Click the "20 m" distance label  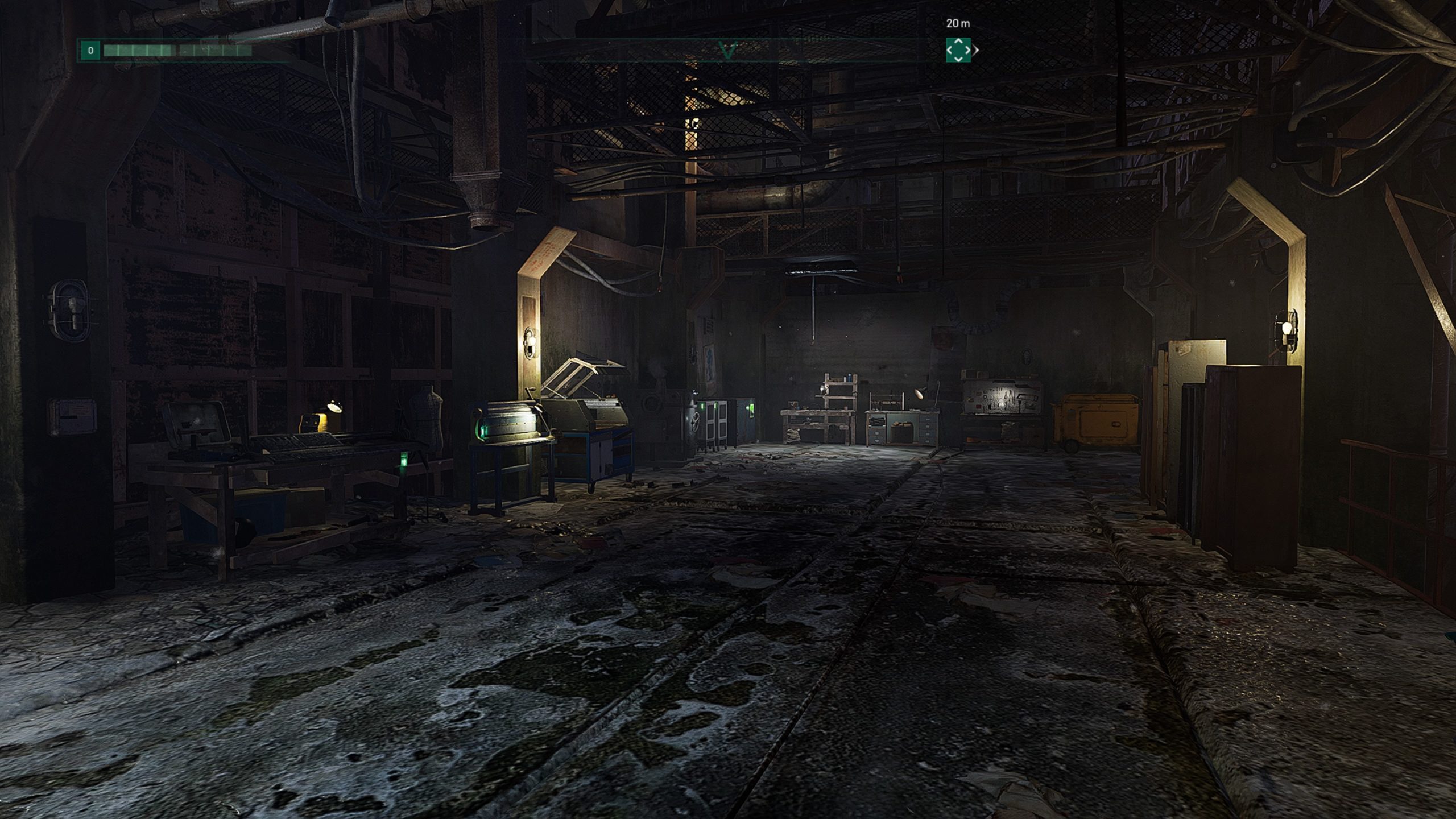957,24
